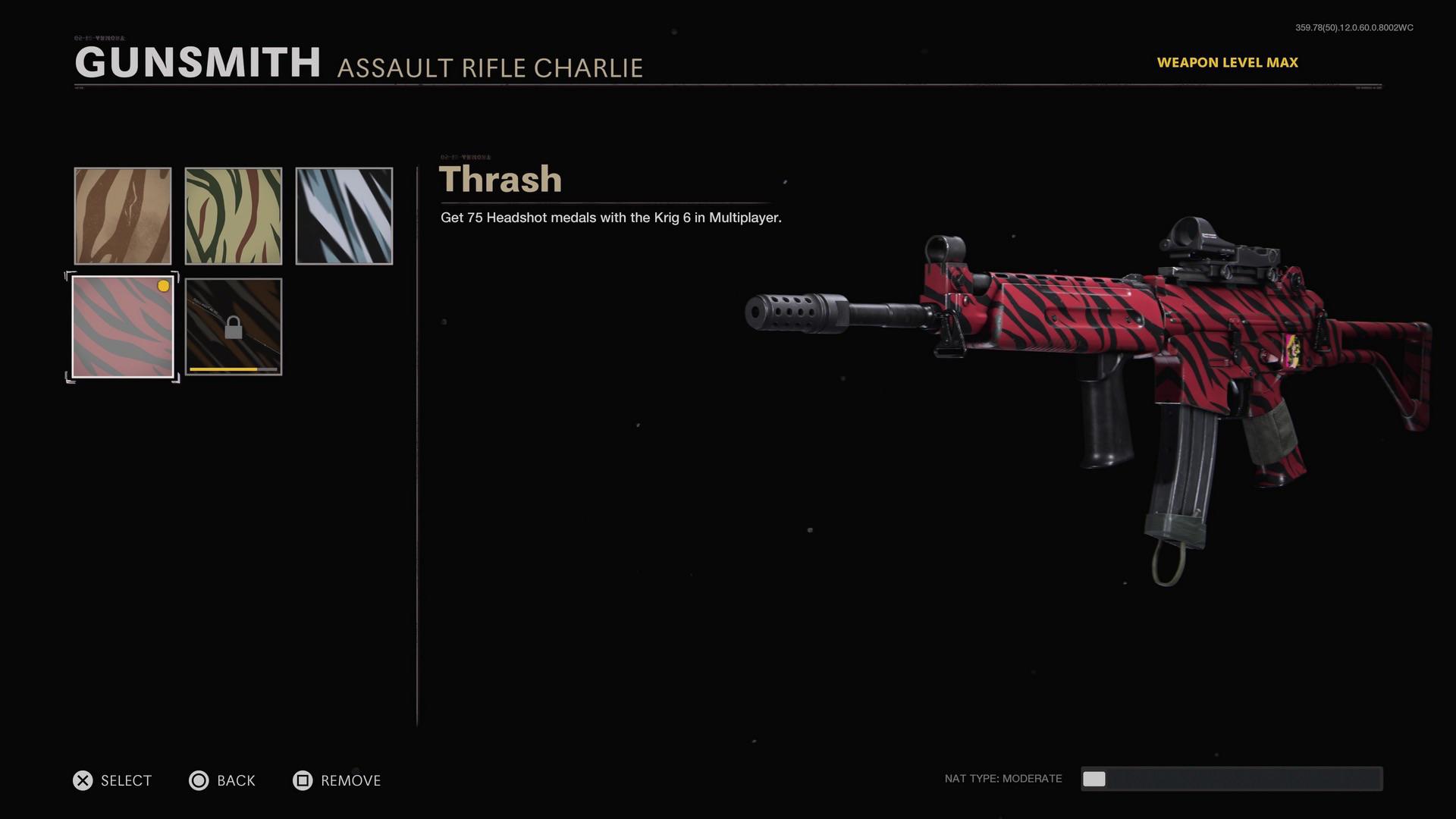Open the locked camo with padlock icon

[234, 326]
